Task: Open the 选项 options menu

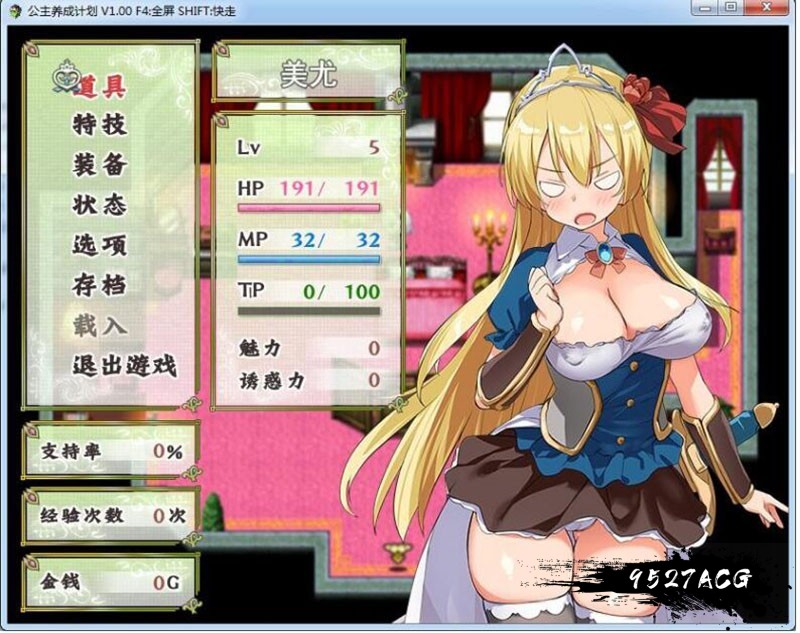Action: pyautogui.click(x=100, y=245)
